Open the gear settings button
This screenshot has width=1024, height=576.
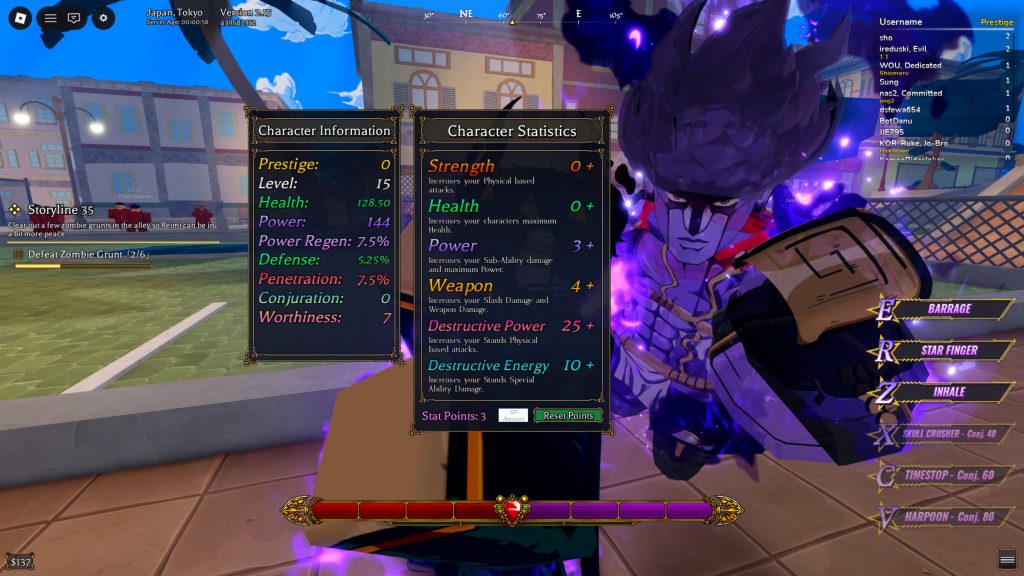(x=103, y=18)
